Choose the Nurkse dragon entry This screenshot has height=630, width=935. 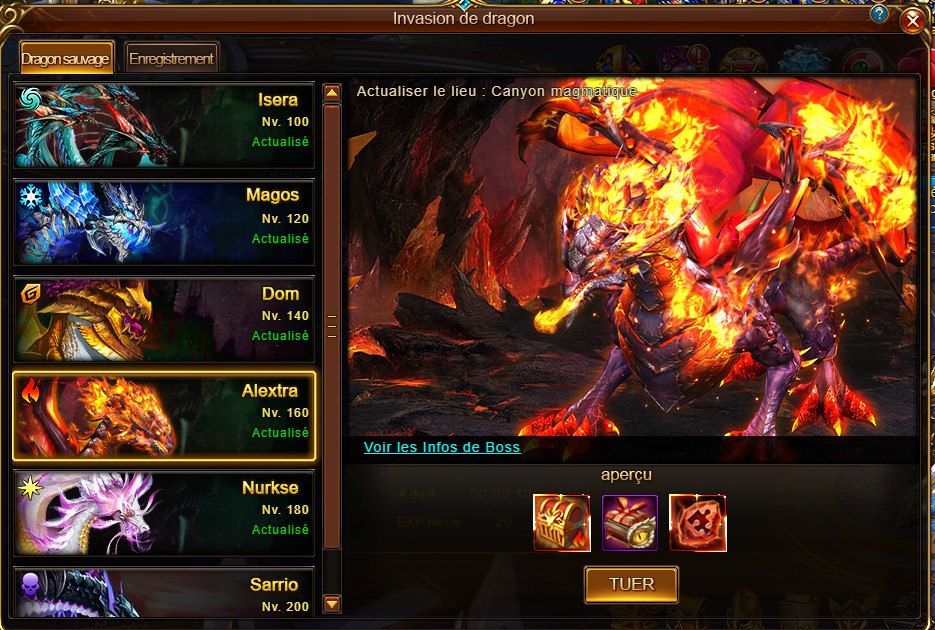(164, 512)
